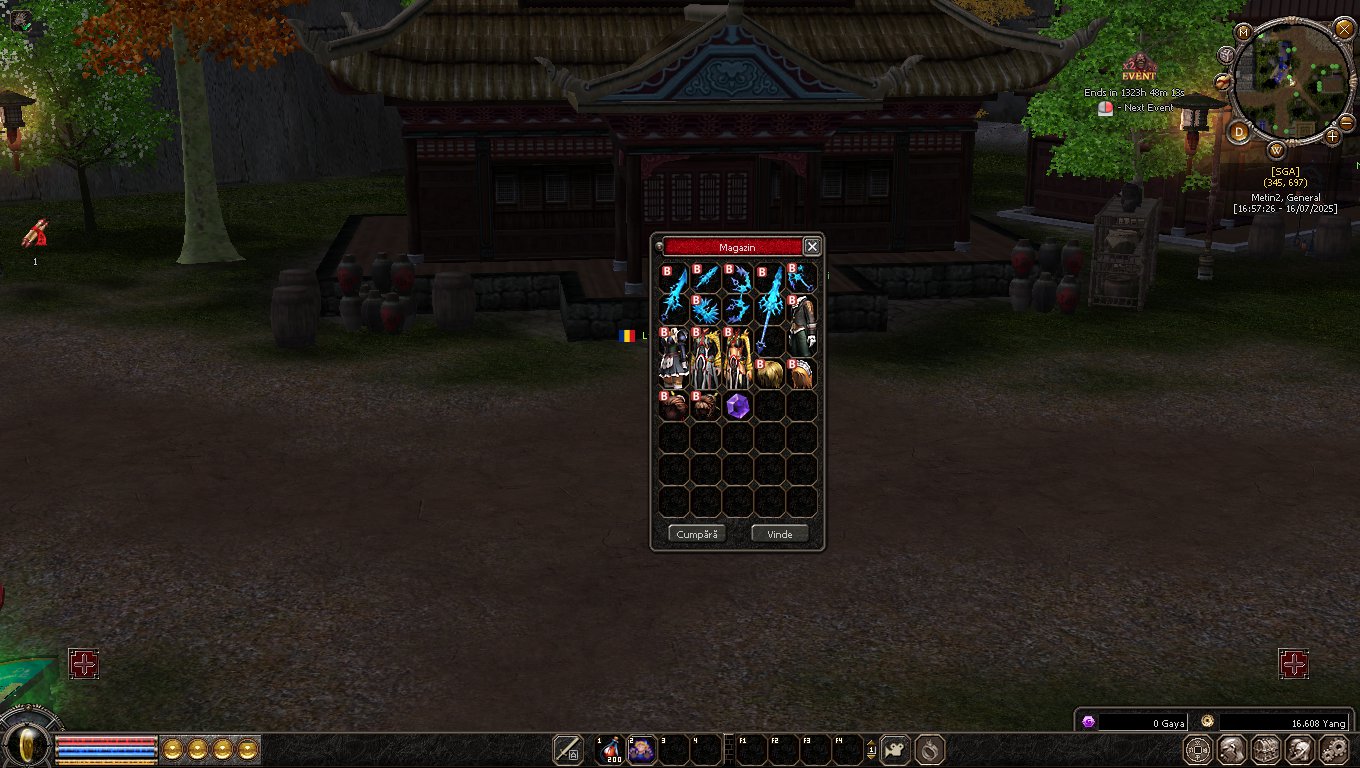Zoom in the minimap with plus button
The width and height of the screenshot is (1360, 768).
[x=1331, y=136]
